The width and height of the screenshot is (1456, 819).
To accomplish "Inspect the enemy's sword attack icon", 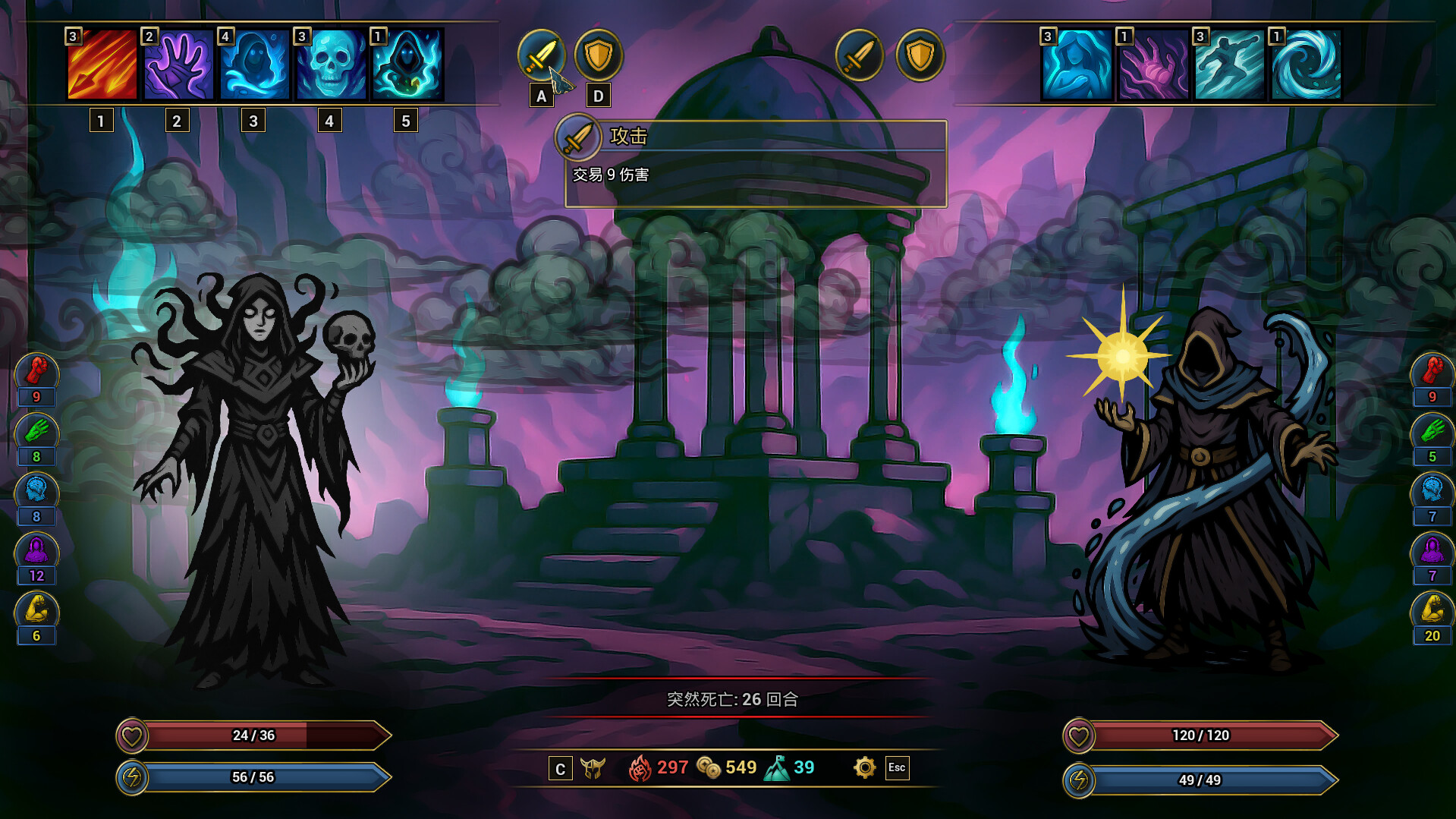I will pyautogui.click(x=860, y=55).
